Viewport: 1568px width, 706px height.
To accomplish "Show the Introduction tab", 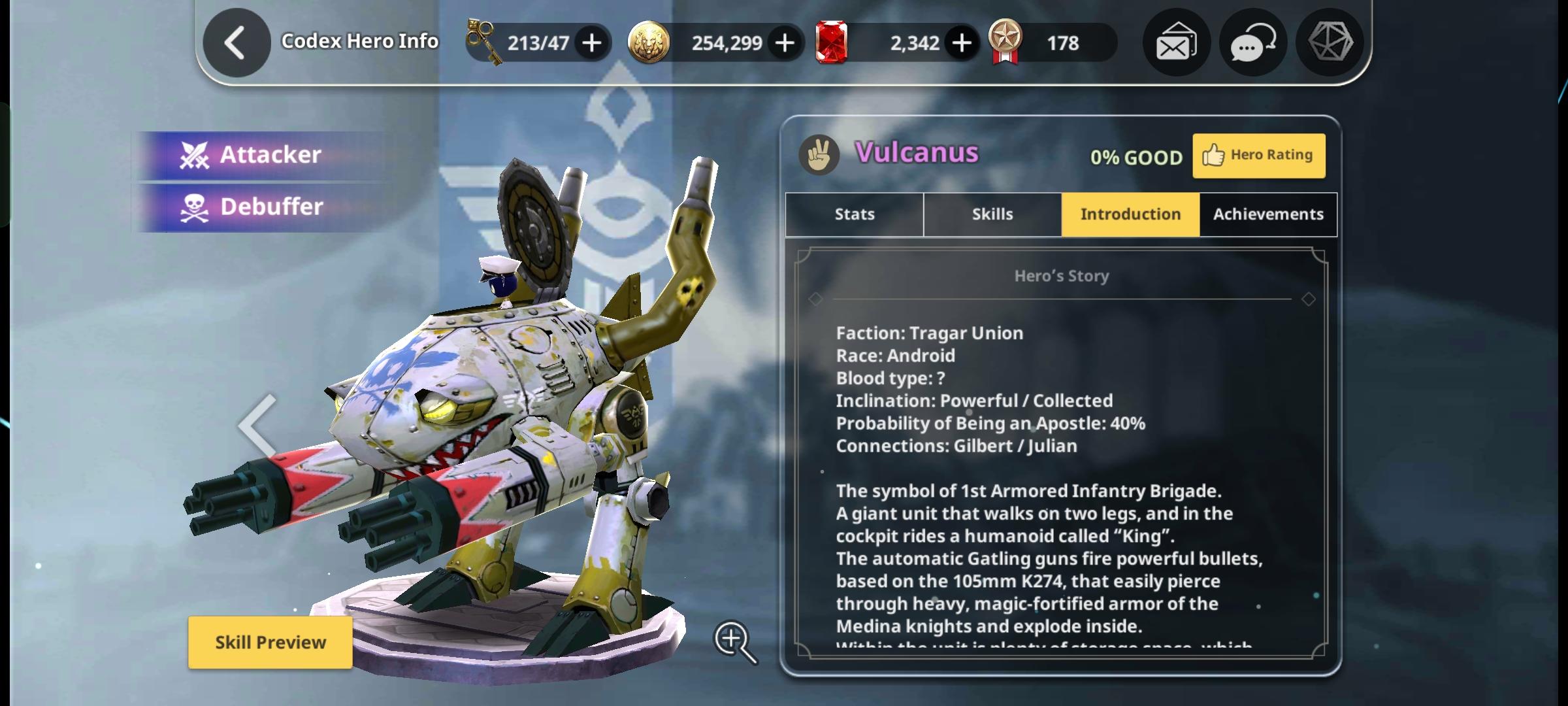I will point(1130,214).
